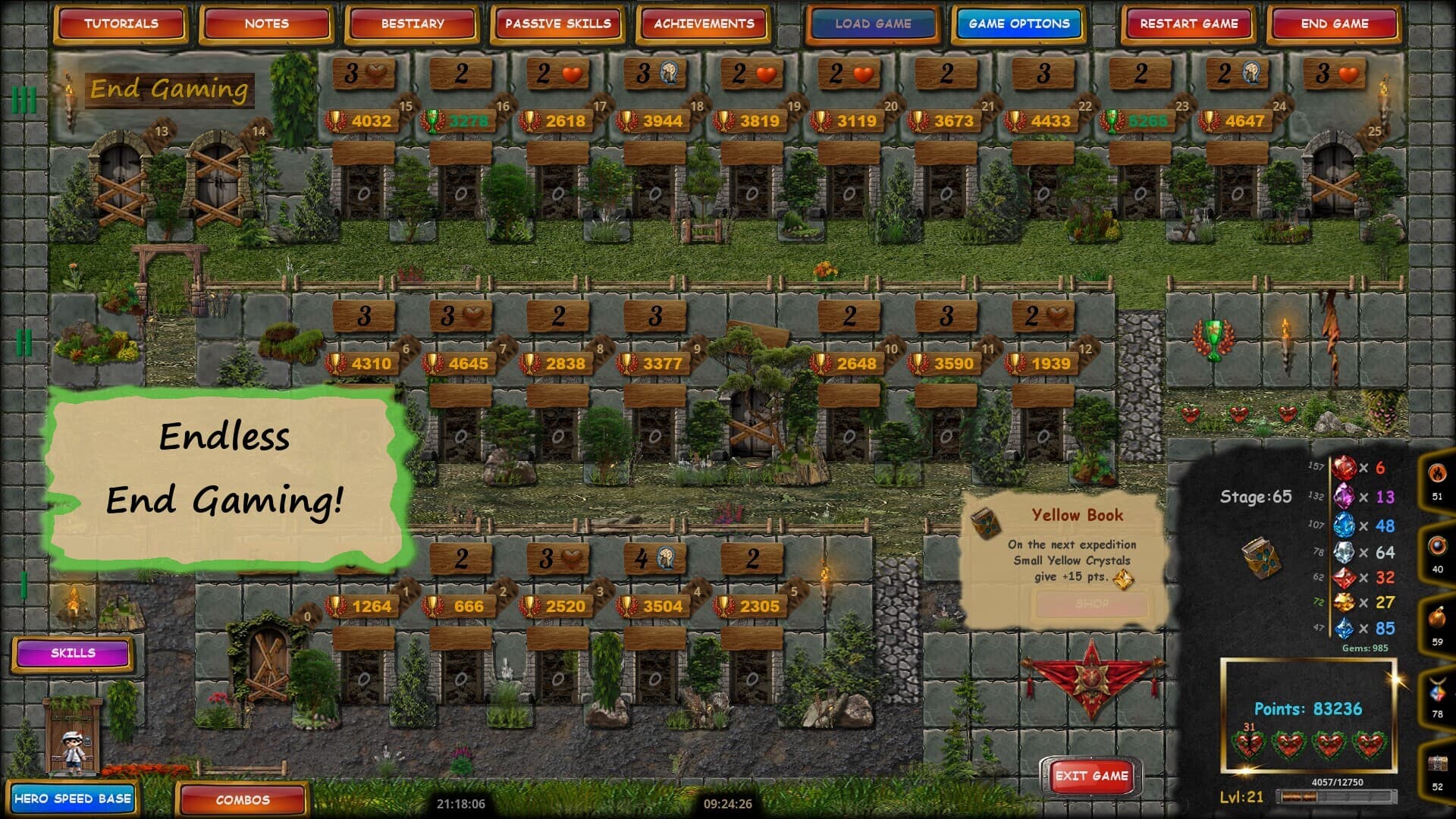The image size is (1456, 819).
Task: Open the Bestiary screen
Action: (410, 24)
